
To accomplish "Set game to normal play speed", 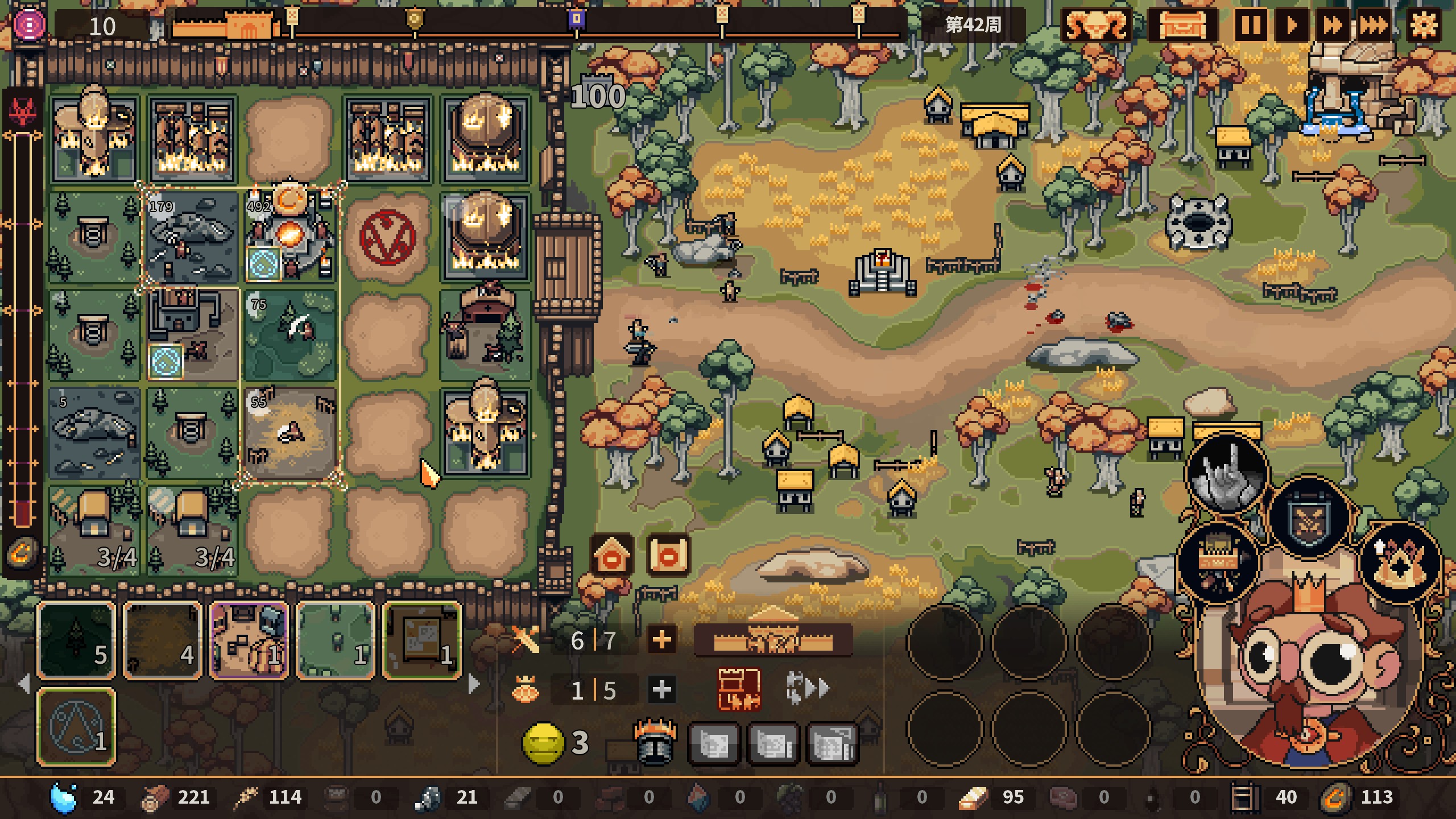I will 1291,26.
